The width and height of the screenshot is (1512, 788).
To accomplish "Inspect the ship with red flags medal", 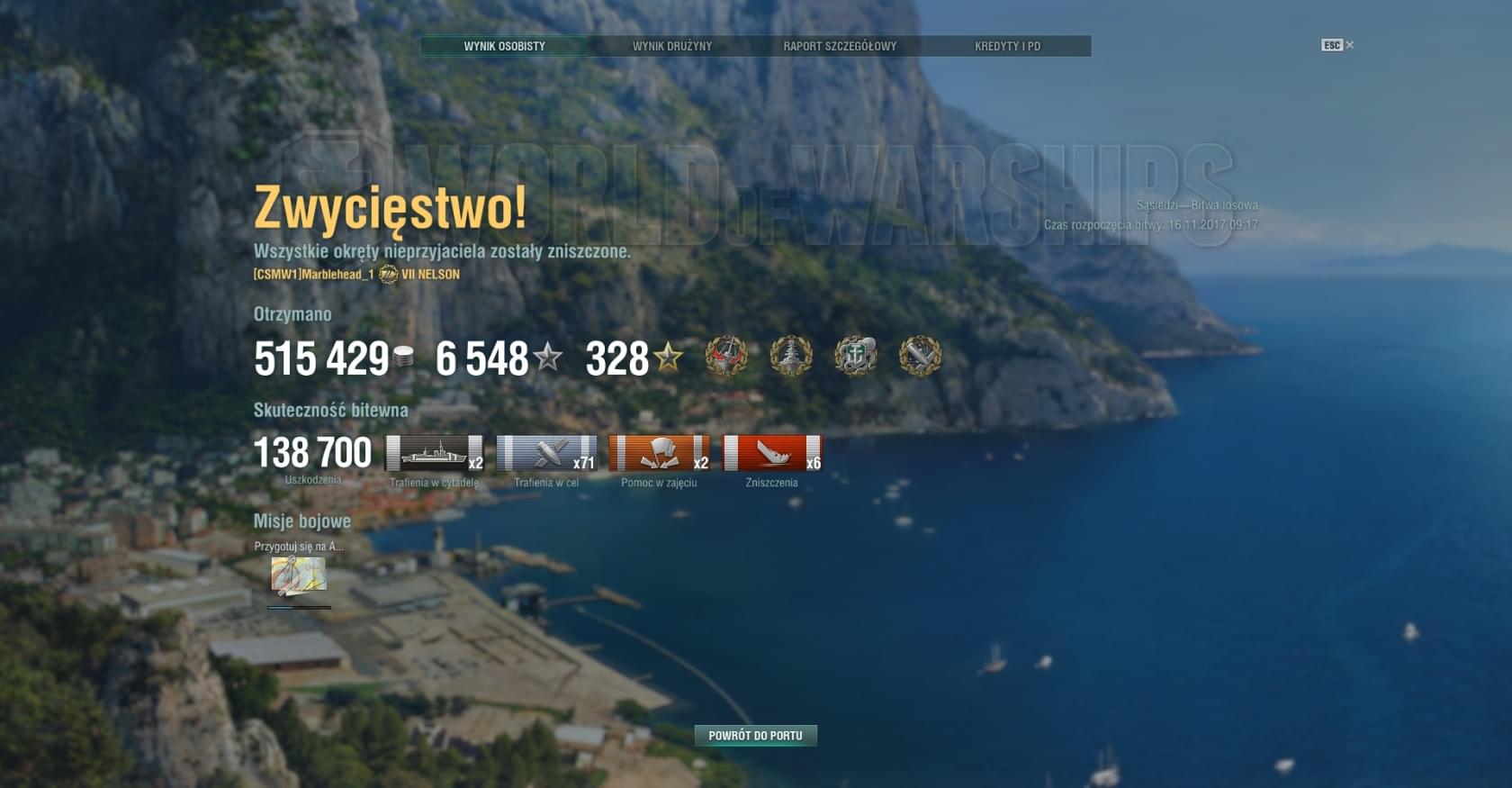I will click(726, 357).
